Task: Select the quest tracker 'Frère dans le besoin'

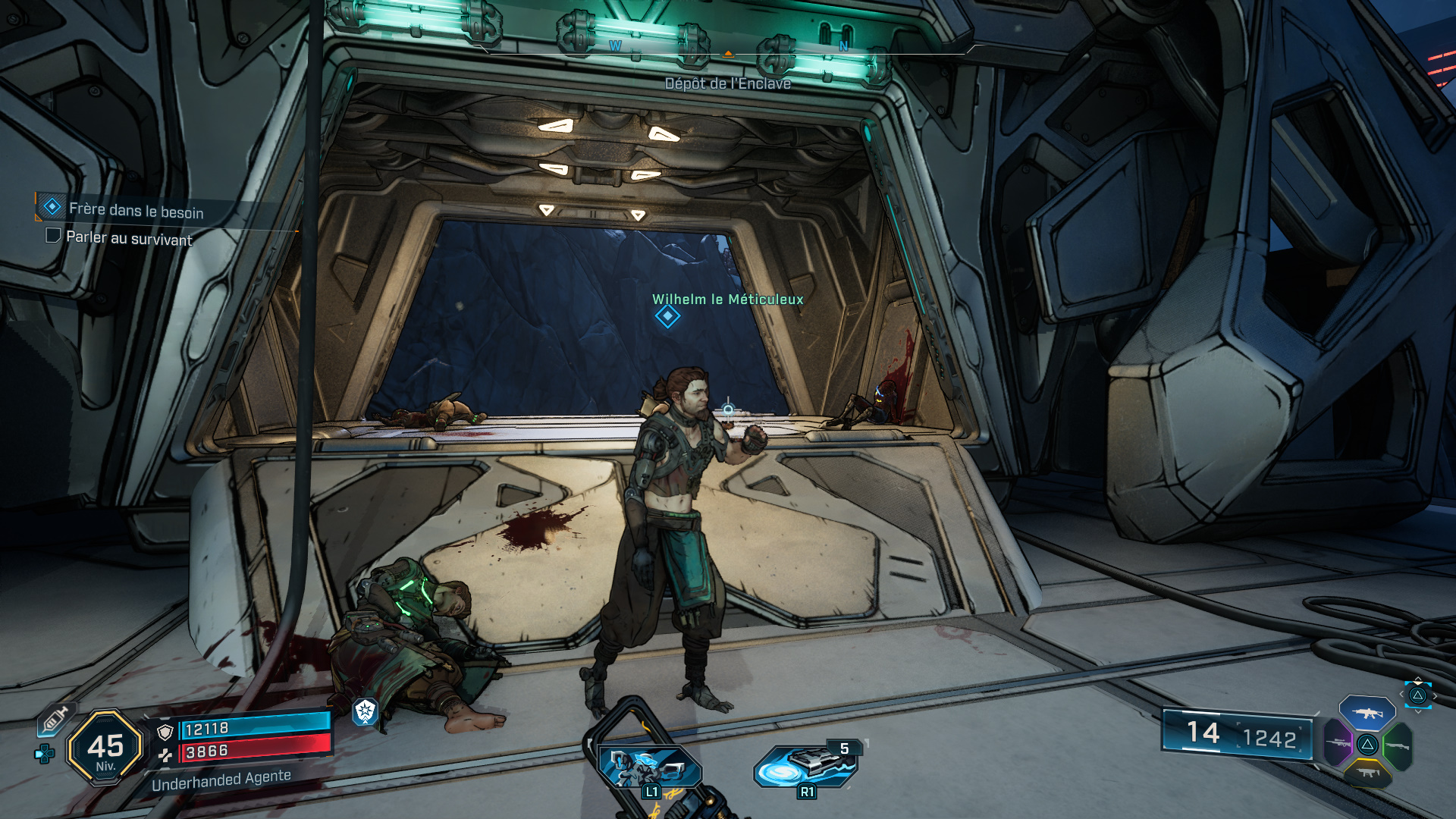Action: [x=135, y=209]
